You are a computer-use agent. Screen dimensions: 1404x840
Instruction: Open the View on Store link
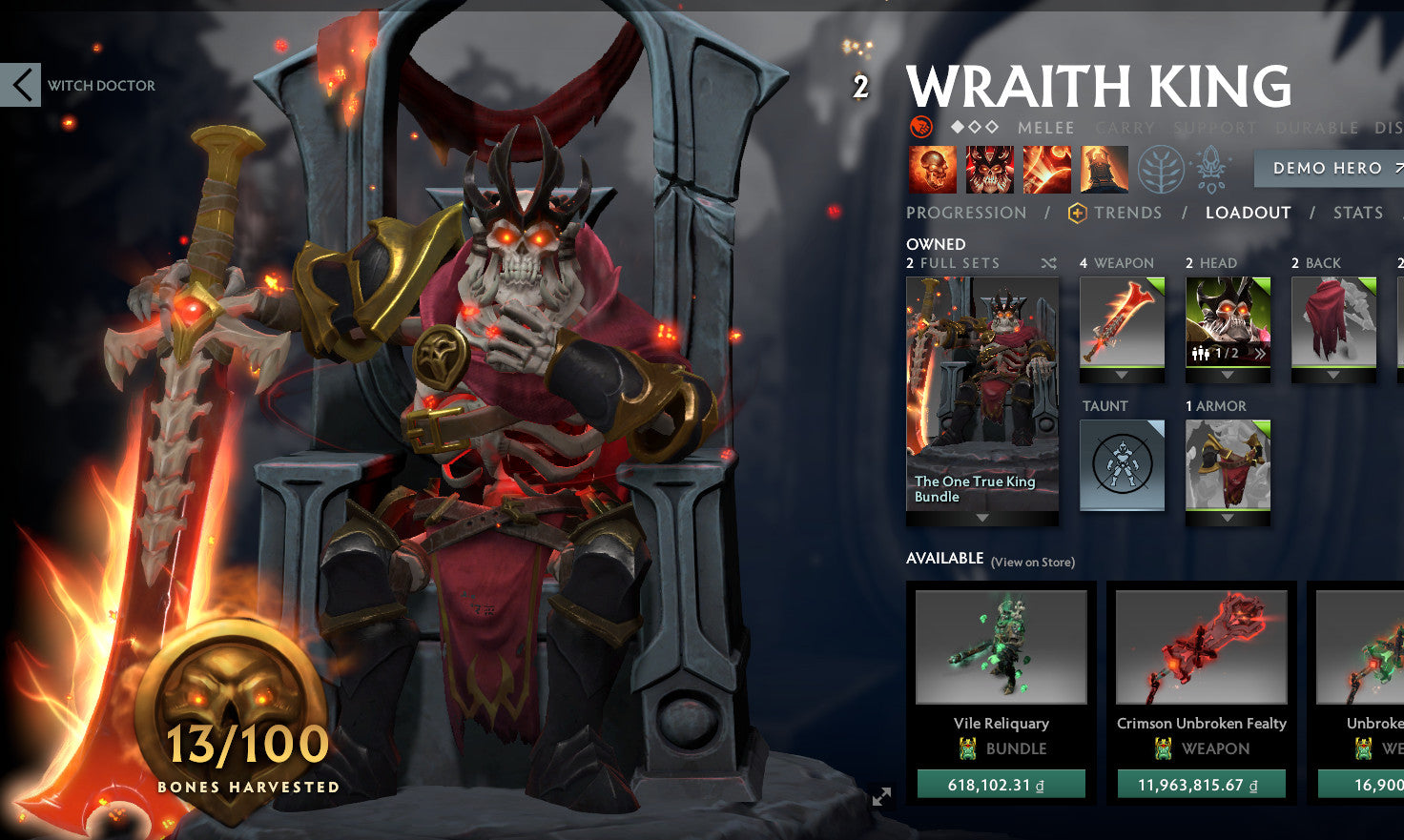click(x=1031, y=563)
